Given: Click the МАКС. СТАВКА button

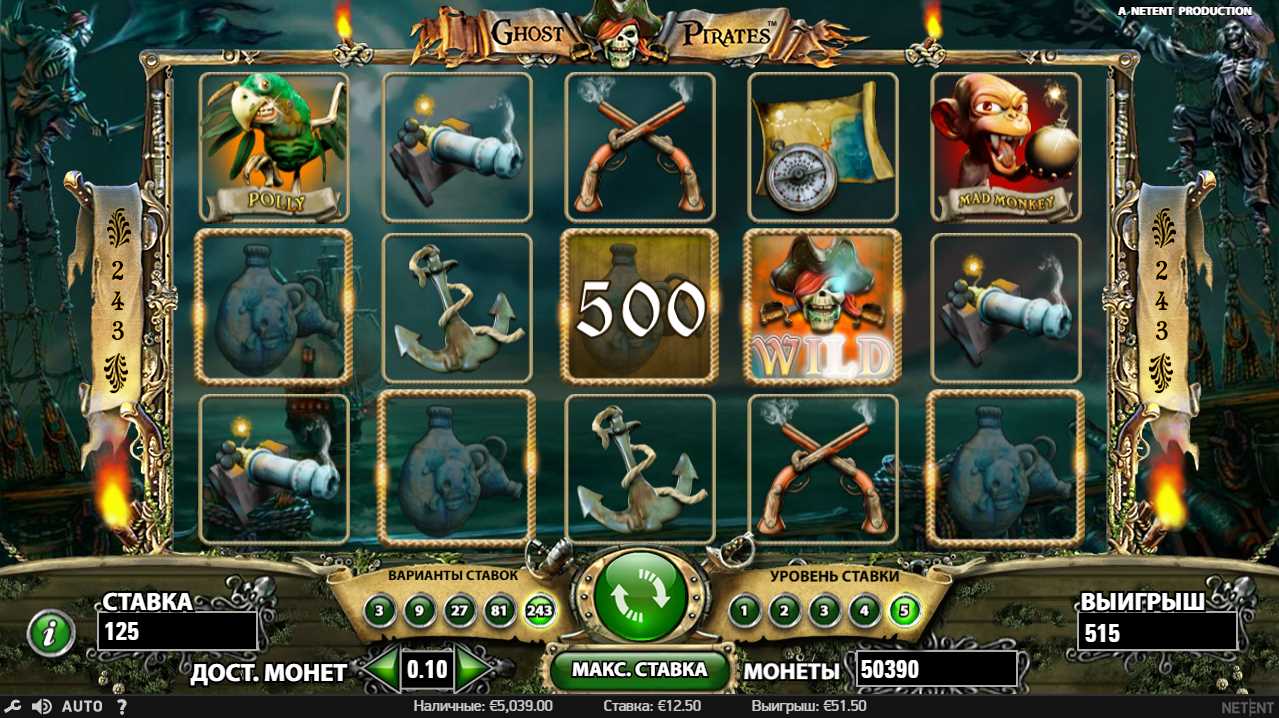Looking at the screenshot, I should [639, 670].
